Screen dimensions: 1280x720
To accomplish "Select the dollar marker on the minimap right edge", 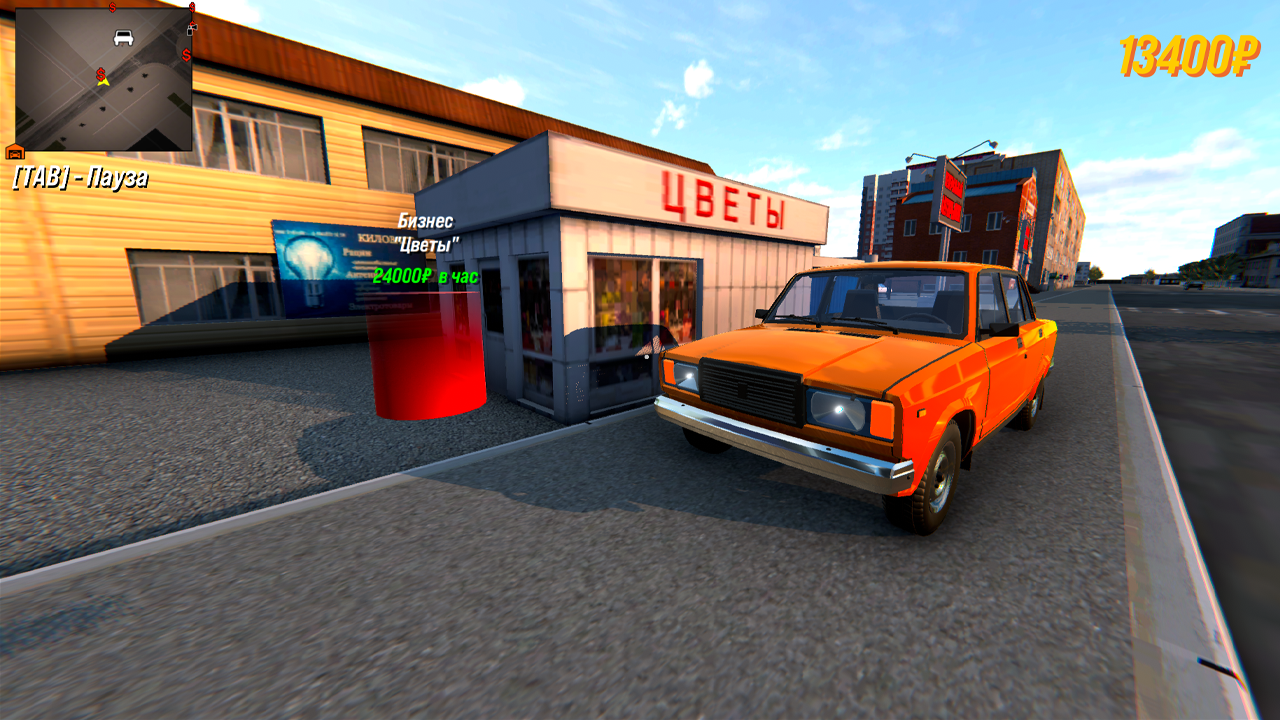I will [186, 56].
